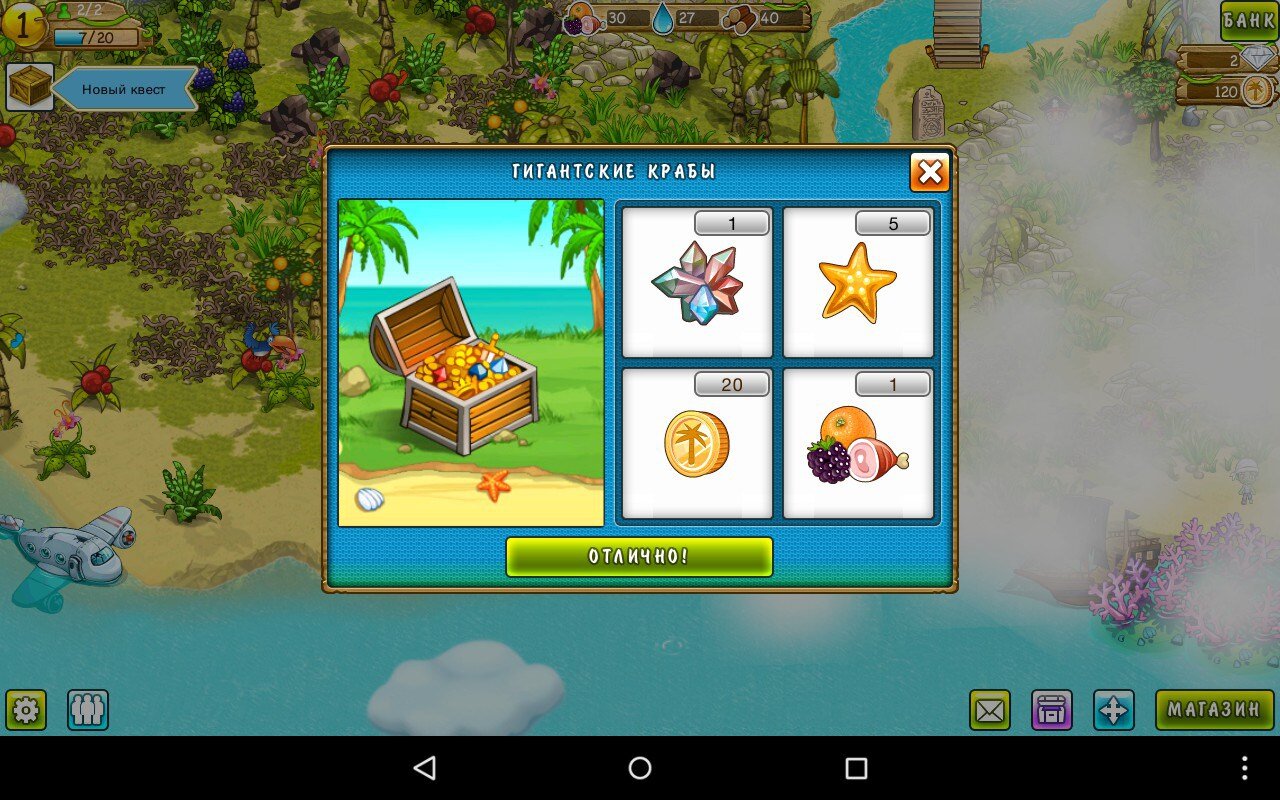Tap the Android home circle button
Screen dimensions: 1280x800
(640, 768)
